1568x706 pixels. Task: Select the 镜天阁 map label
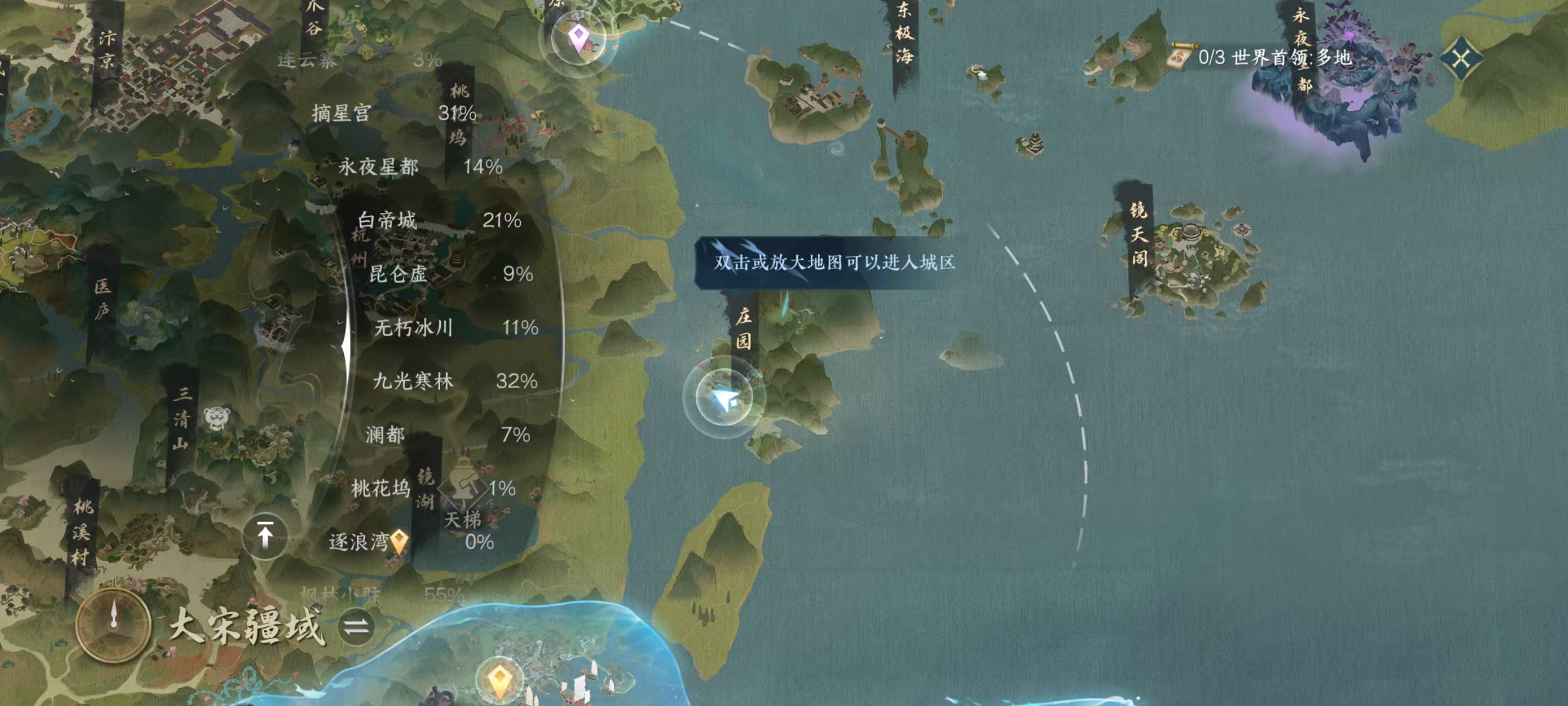[1138, 235]
